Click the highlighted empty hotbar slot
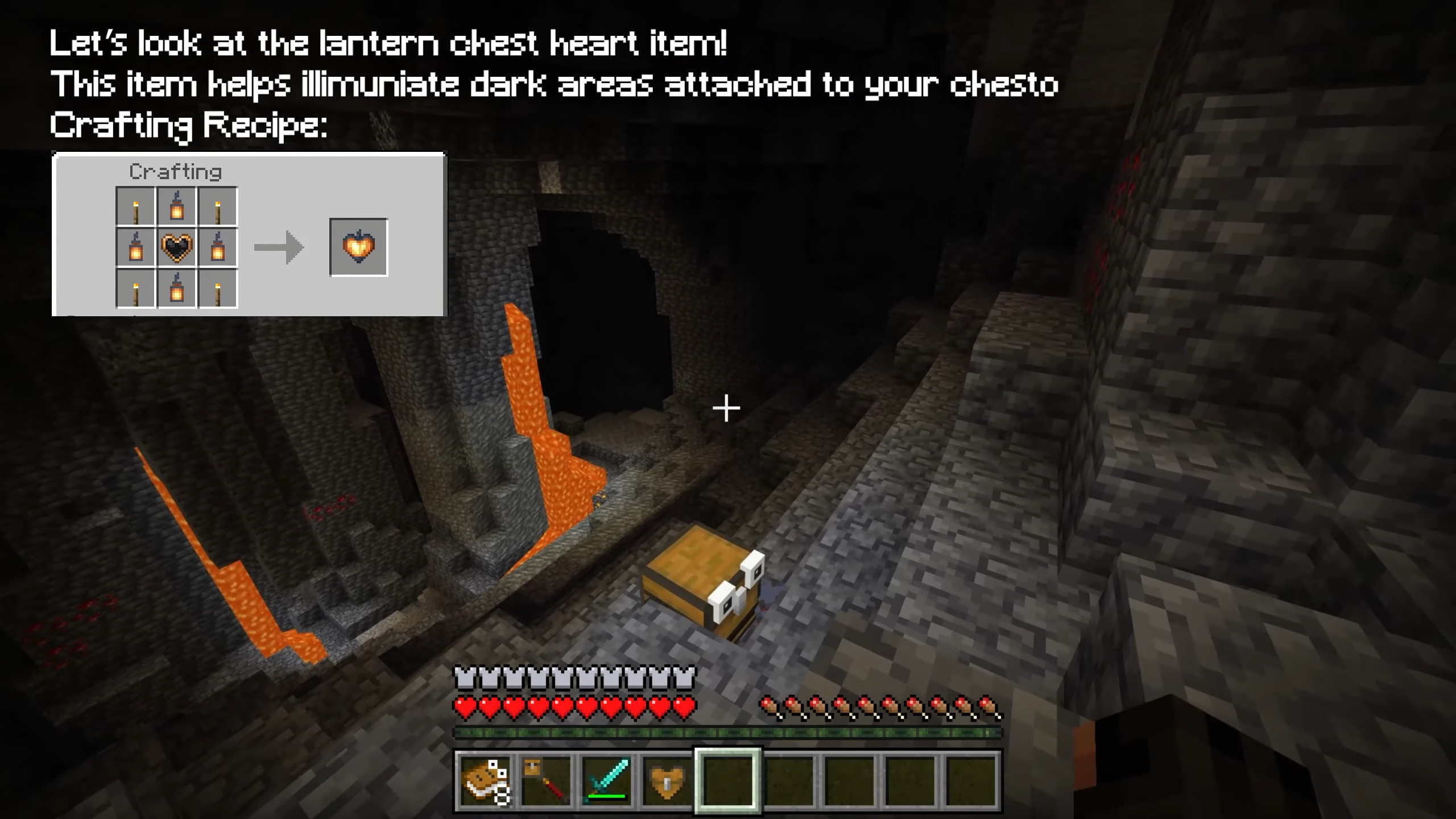 click(x=728, y=780)
